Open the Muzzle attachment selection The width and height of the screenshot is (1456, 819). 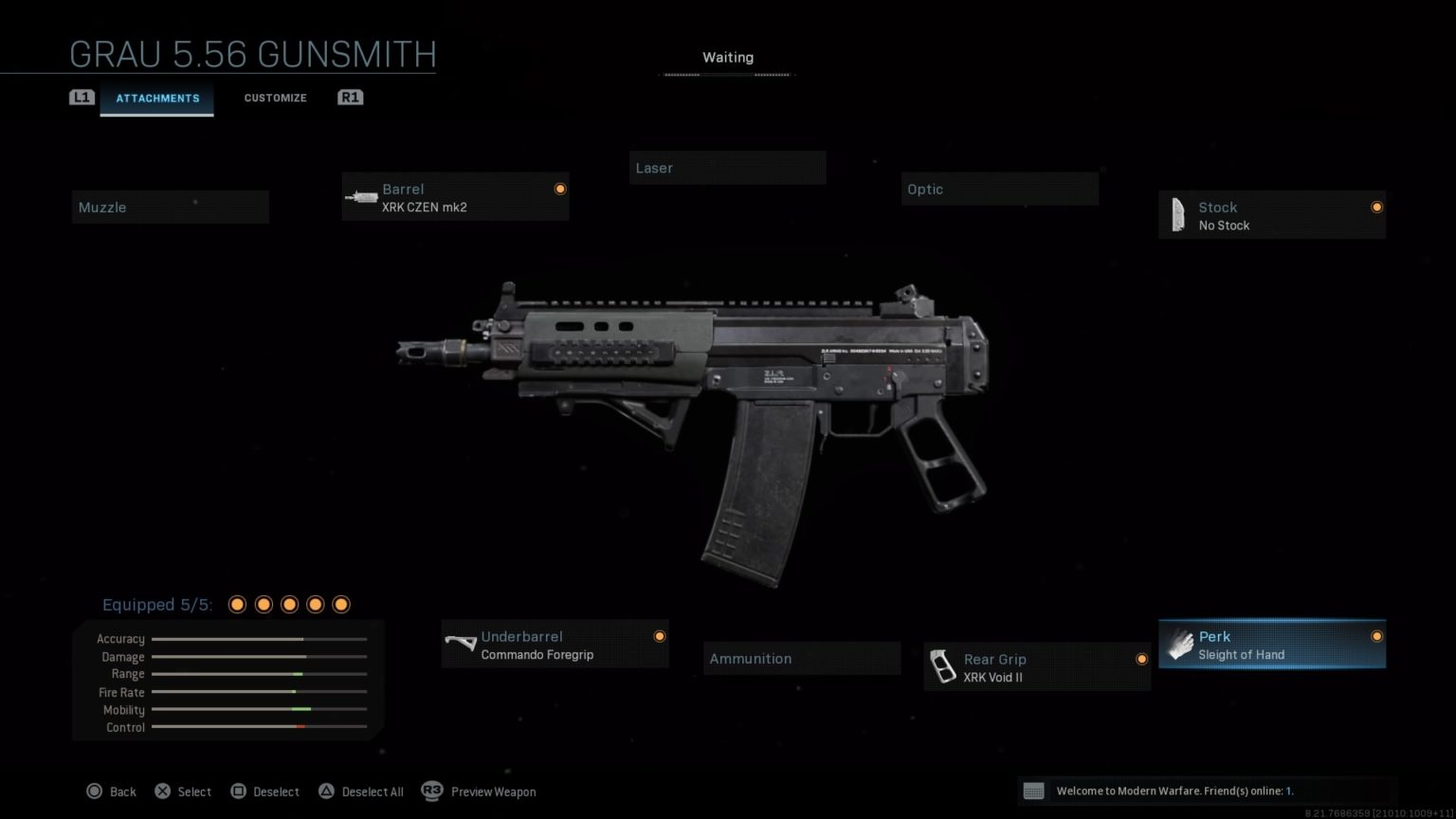coord(170,207)
